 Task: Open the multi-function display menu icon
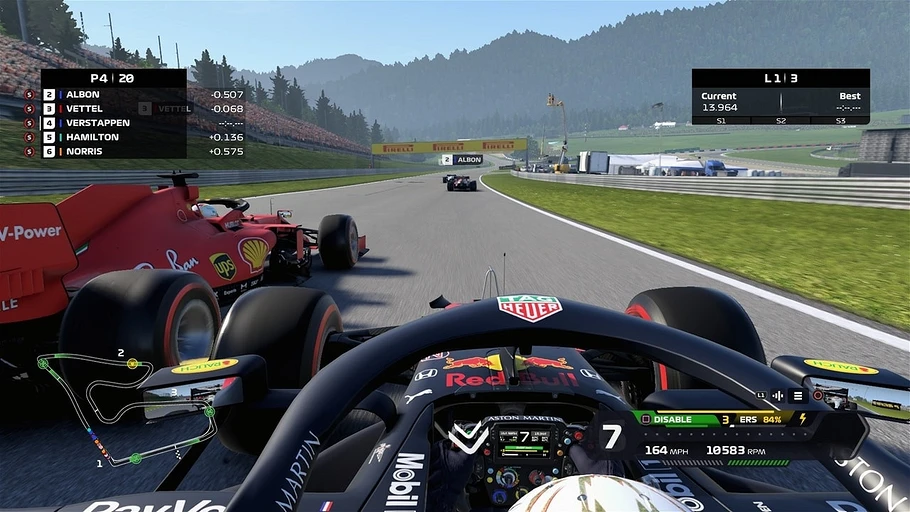click(x=797, y=396)
